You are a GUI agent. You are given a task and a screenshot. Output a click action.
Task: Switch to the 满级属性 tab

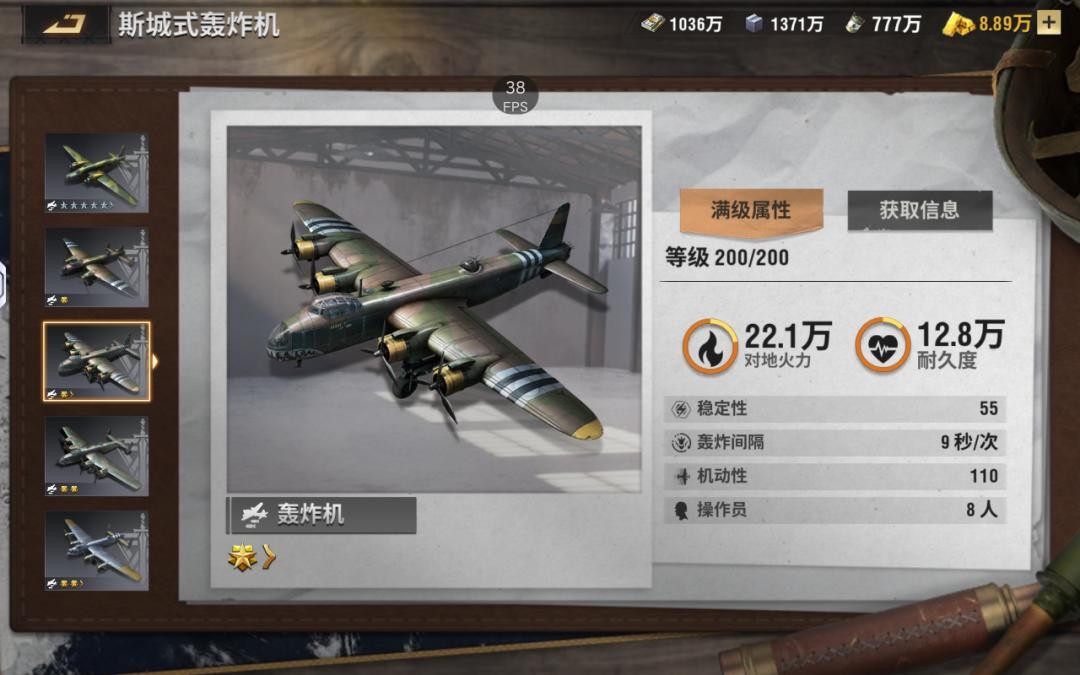click(x=751, y=210)
